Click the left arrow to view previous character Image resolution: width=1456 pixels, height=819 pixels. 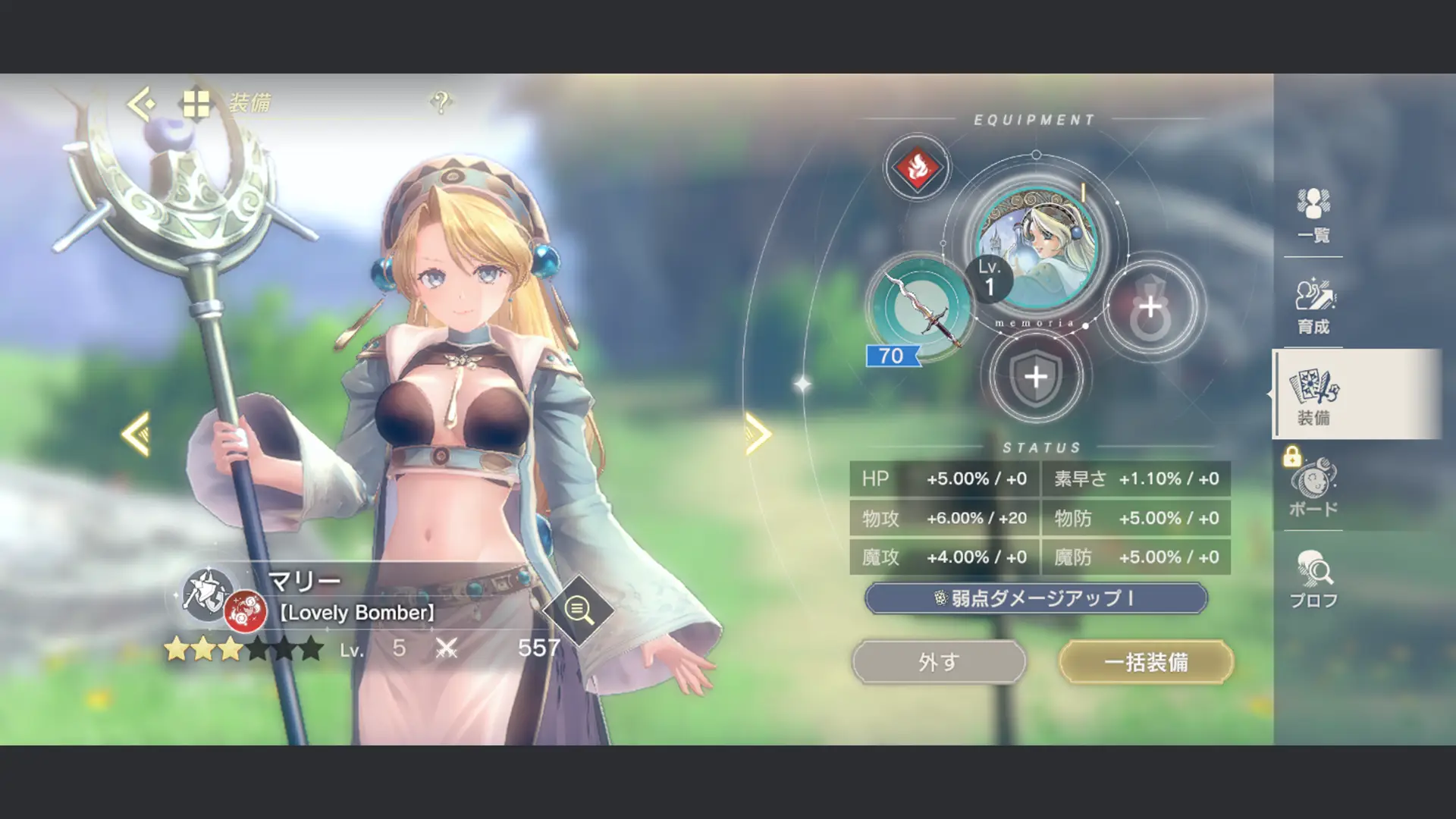click(138, 434)
